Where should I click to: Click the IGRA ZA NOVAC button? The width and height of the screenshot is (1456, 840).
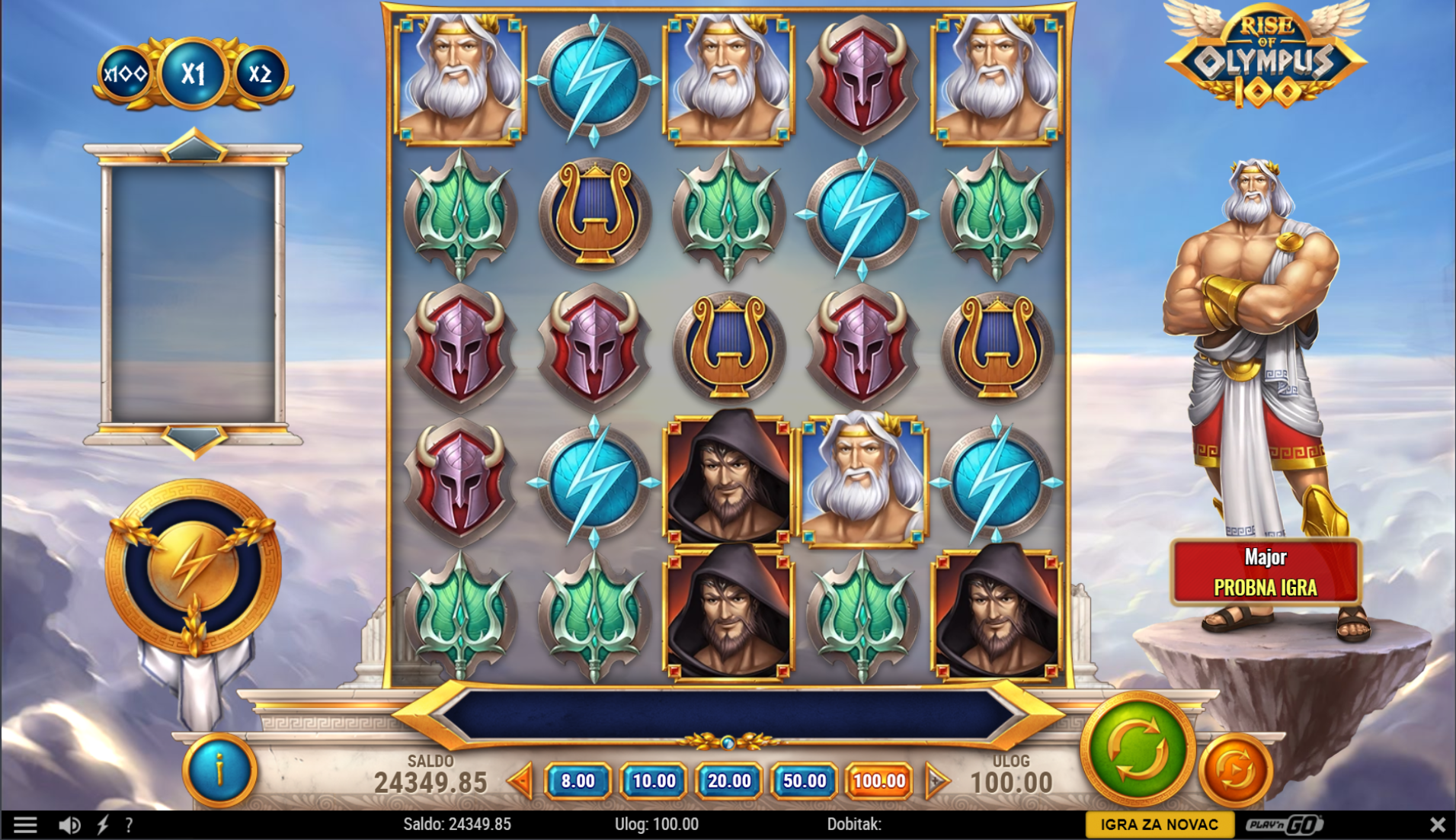pos(1159,824)
